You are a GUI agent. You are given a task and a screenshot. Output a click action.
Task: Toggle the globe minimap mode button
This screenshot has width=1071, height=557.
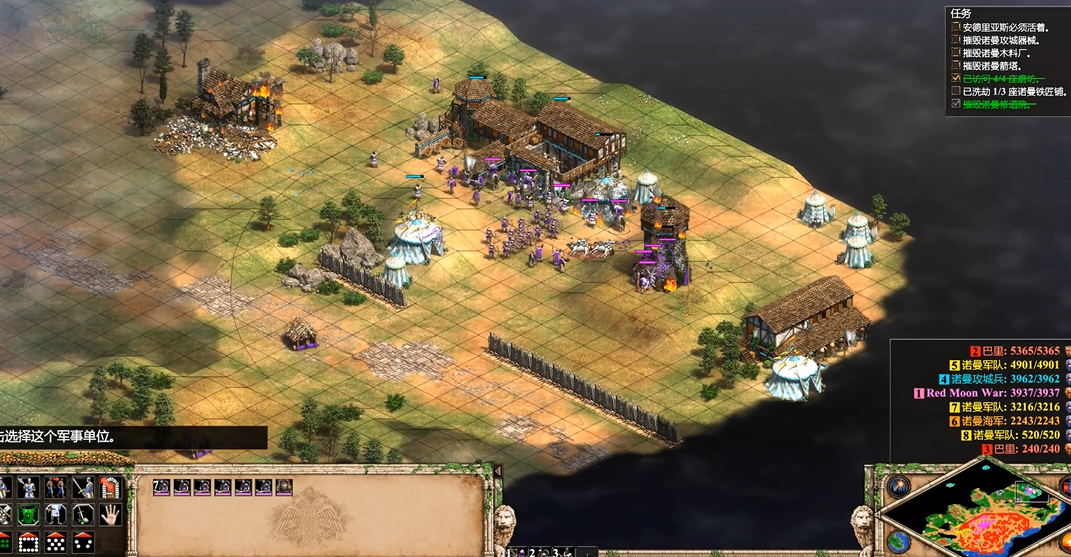pyautogui.click(x=898, y=541)
